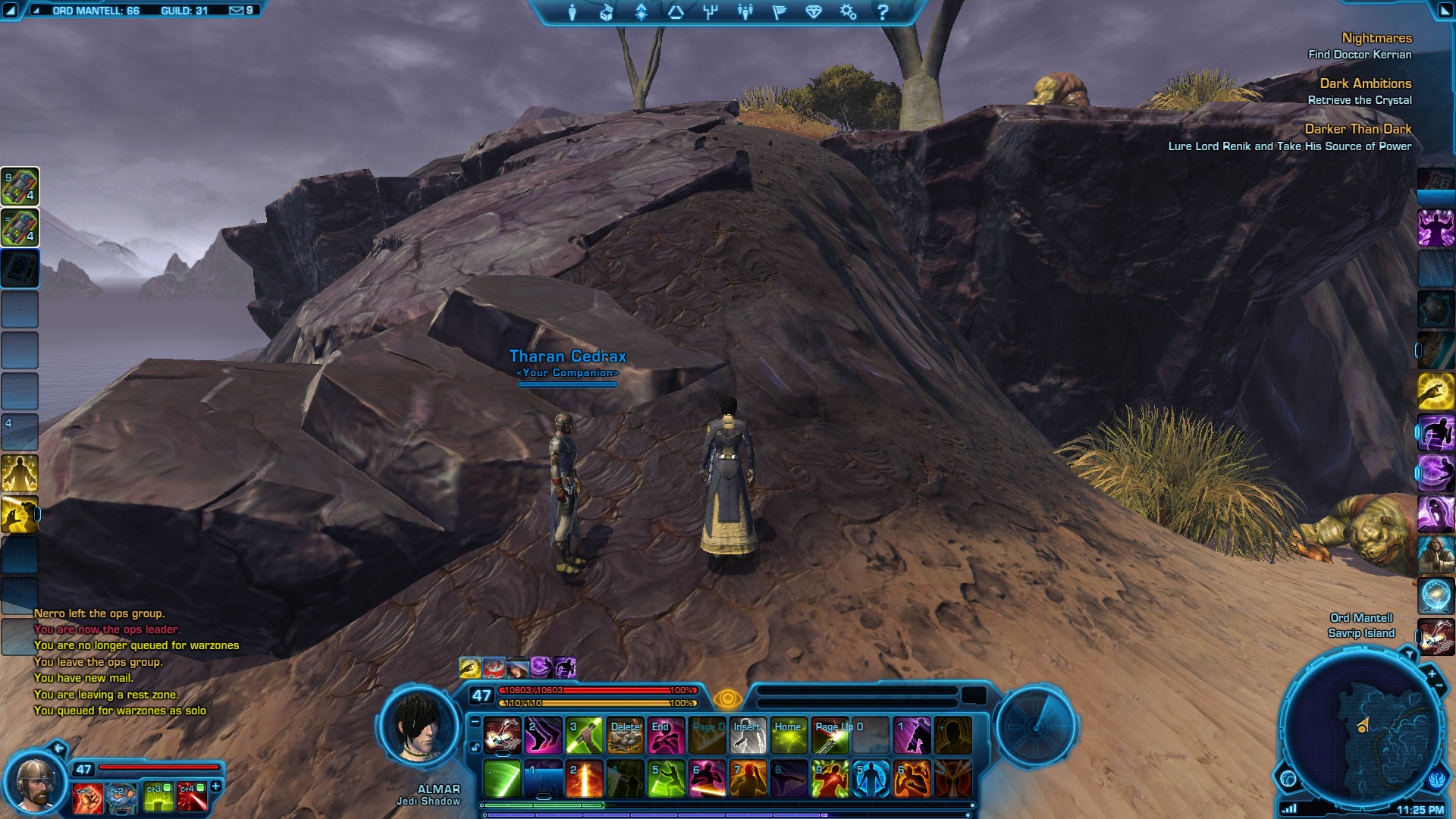Click the Republic emblem button beside the minimap
The height and width of the screenshot is (819, 1456).
[1438, 778]
